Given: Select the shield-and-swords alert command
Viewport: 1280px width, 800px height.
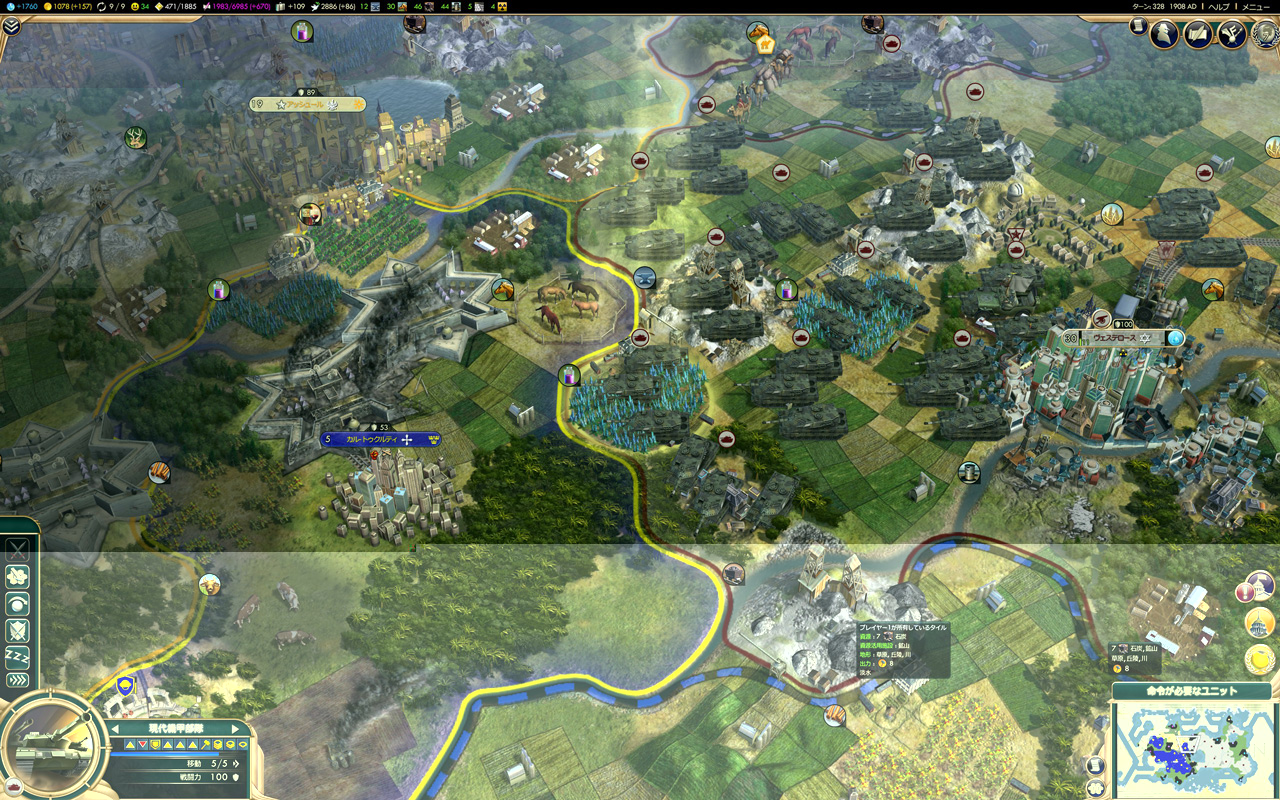Looking at the screenshot, I should click(x=18, y=630).
